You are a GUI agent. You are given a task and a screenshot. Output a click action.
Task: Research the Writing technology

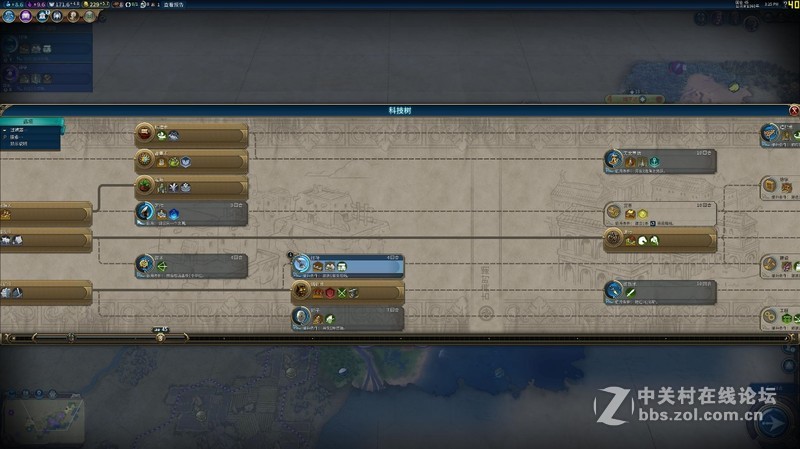tap(191, 213)
